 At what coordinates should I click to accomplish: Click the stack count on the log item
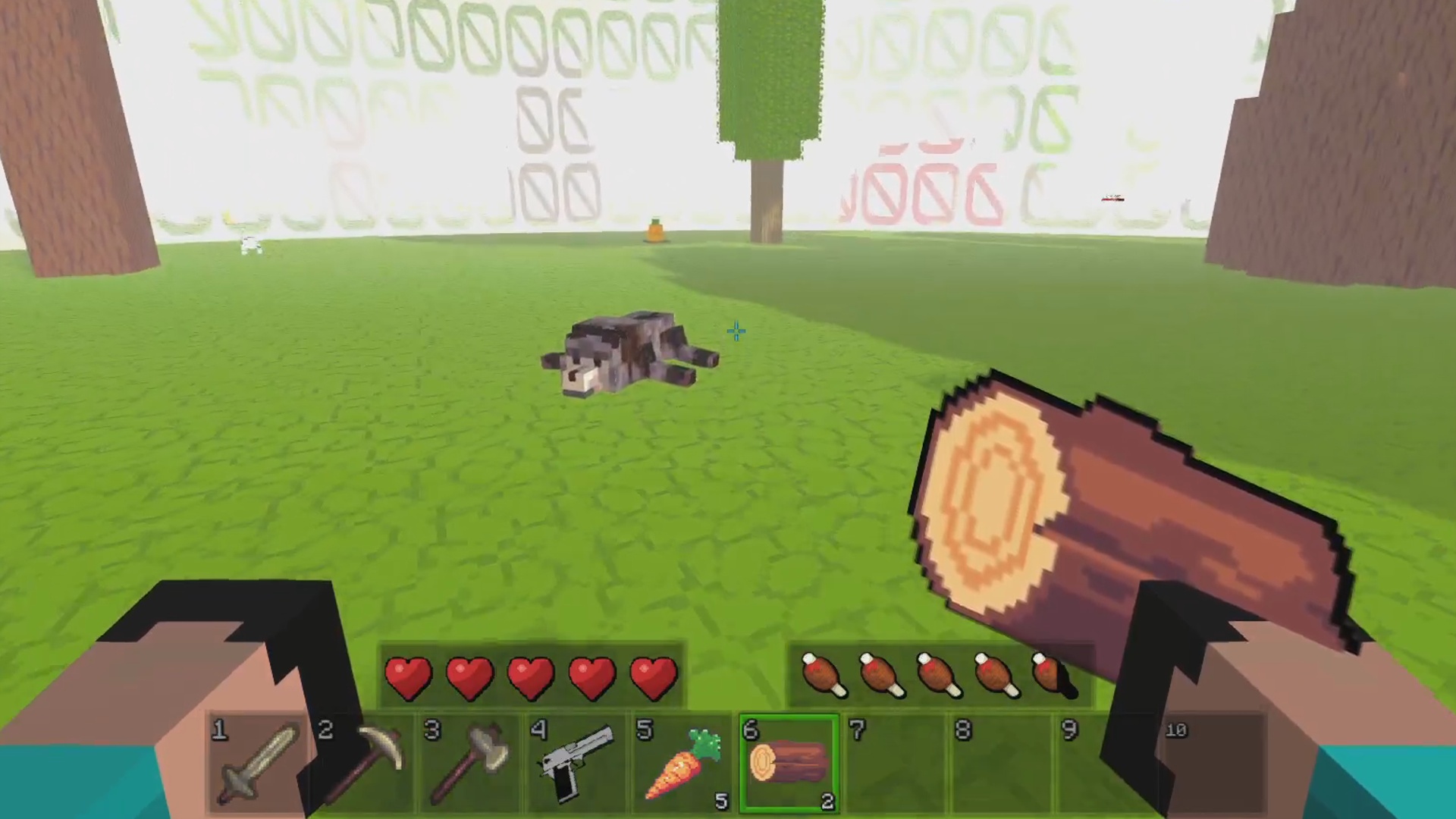click(x=827, y=802)
